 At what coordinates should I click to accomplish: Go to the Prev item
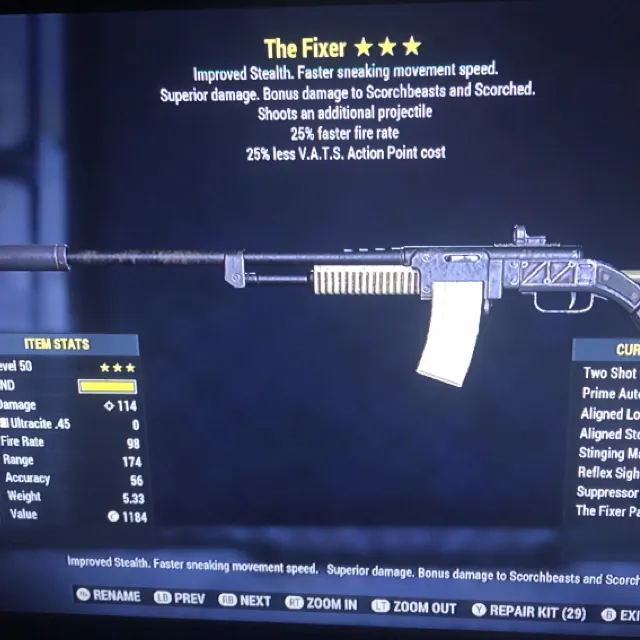178,599
